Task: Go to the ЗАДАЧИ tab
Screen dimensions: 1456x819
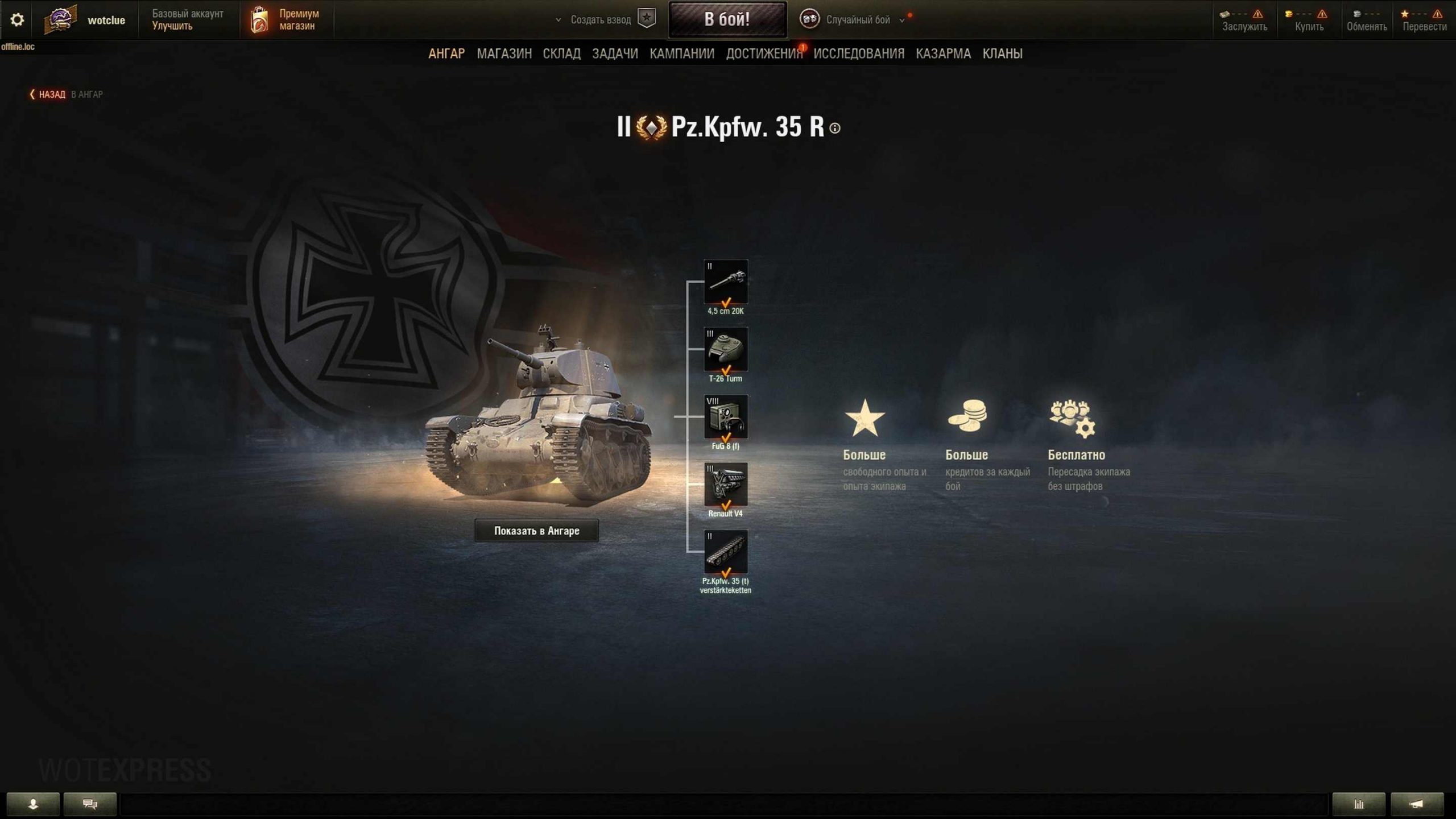Action: 615,53
